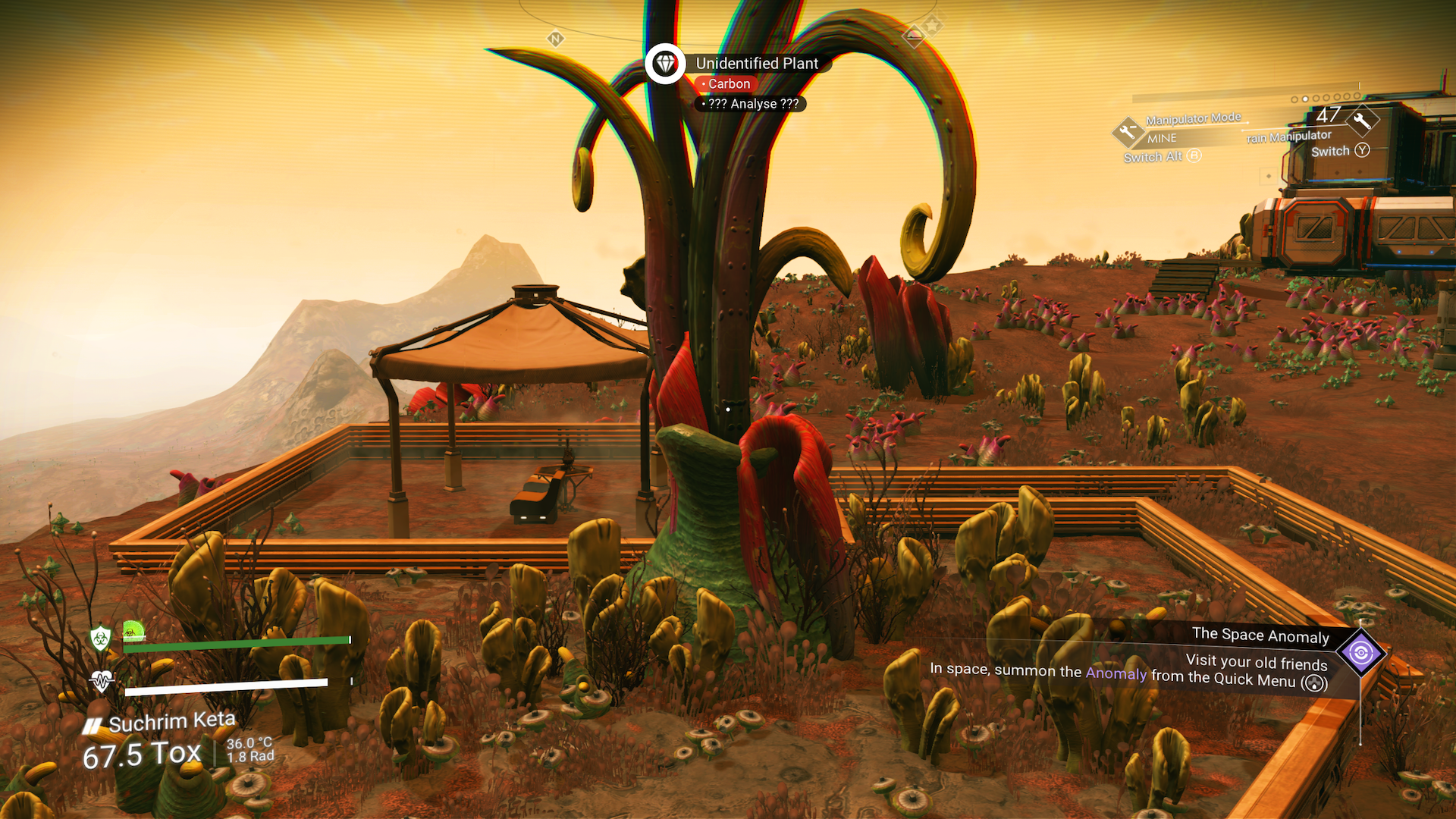The image size is (1456, 819).
Task: Expand the ??? Analyse ??? entry
Action: point(752,104)
